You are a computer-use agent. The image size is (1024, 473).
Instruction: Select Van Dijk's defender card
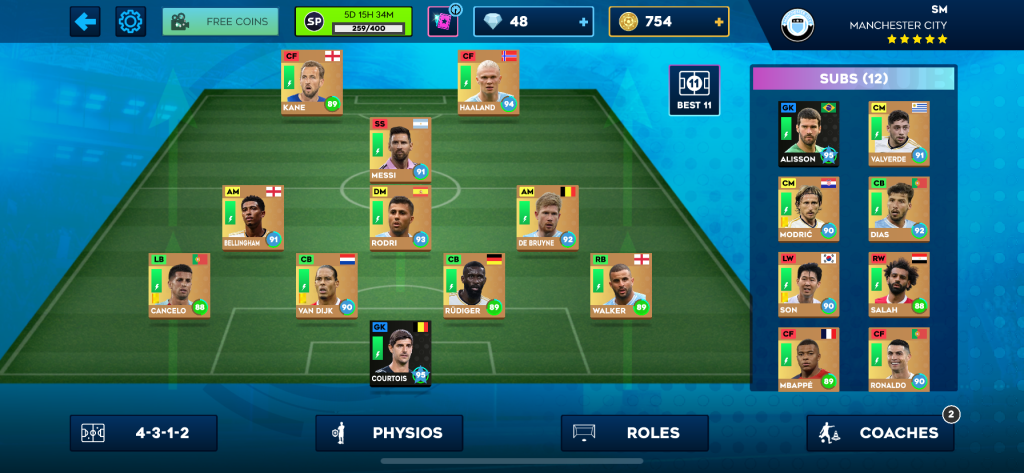[326, 285]
